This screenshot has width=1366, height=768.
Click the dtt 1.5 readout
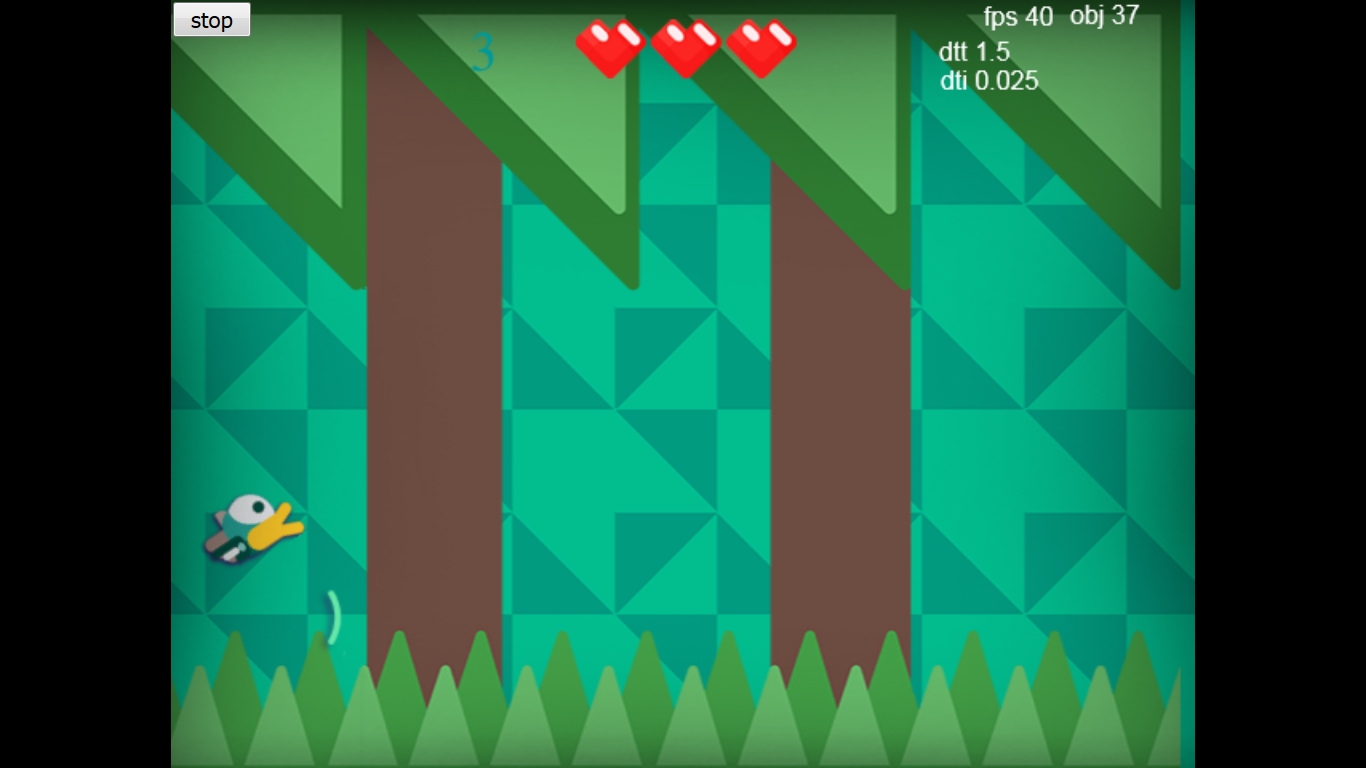(x=974, y=52)
